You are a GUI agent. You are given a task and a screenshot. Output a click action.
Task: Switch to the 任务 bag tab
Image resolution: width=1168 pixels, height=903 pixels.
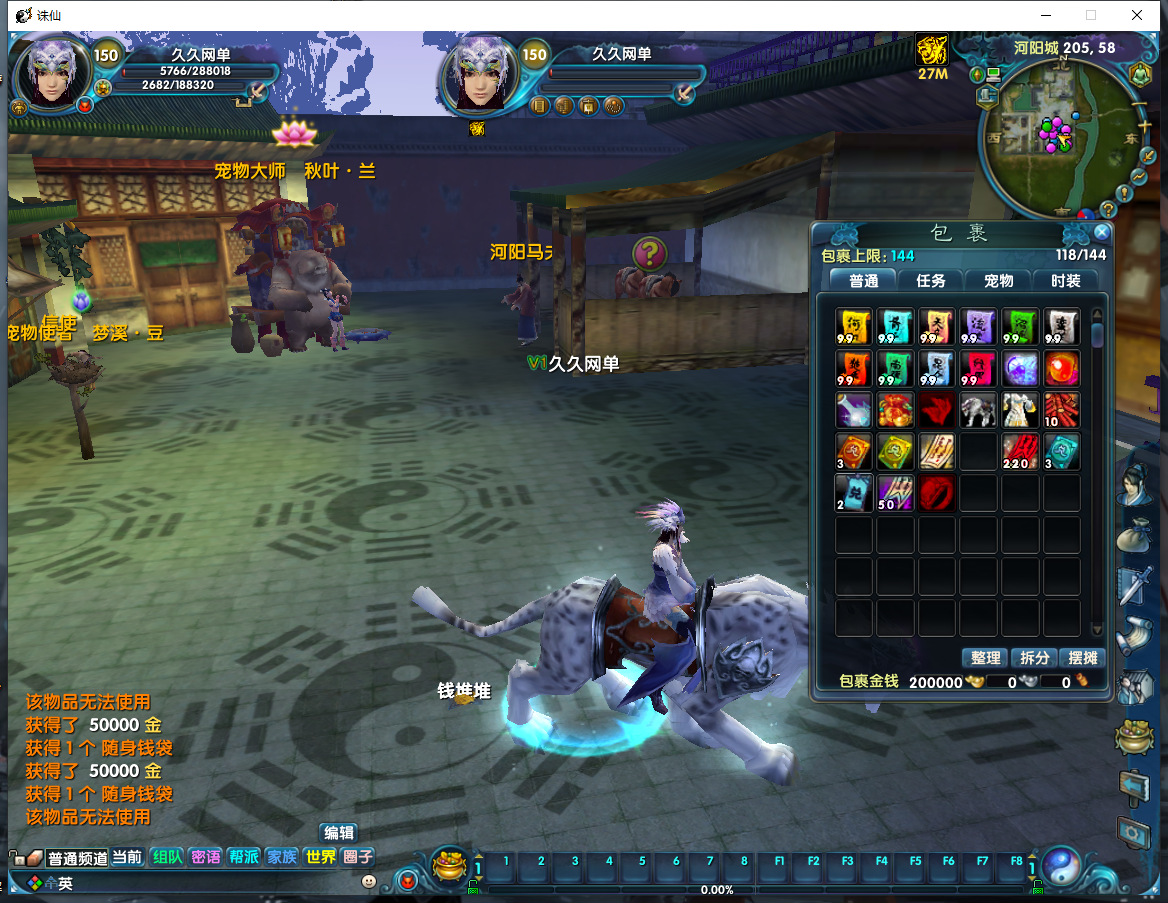click(x=931, y=281)
